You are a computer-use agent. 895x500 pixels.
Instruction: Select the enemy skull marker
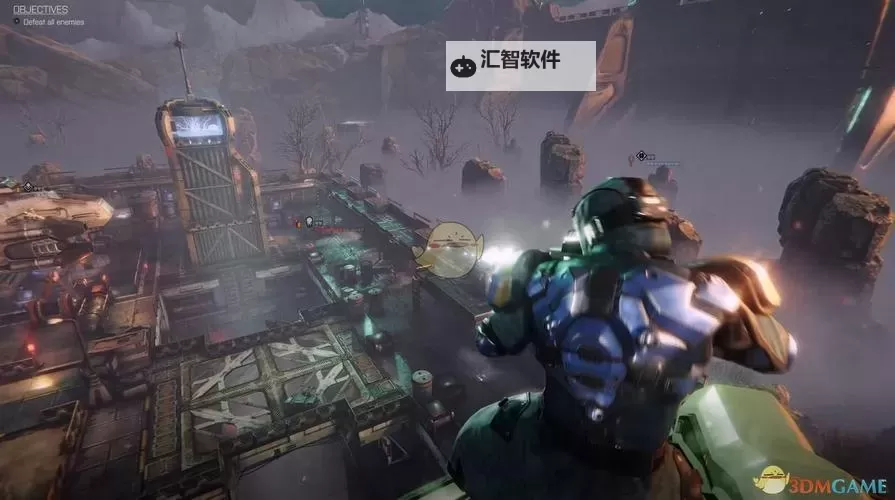tap(309, 220)
